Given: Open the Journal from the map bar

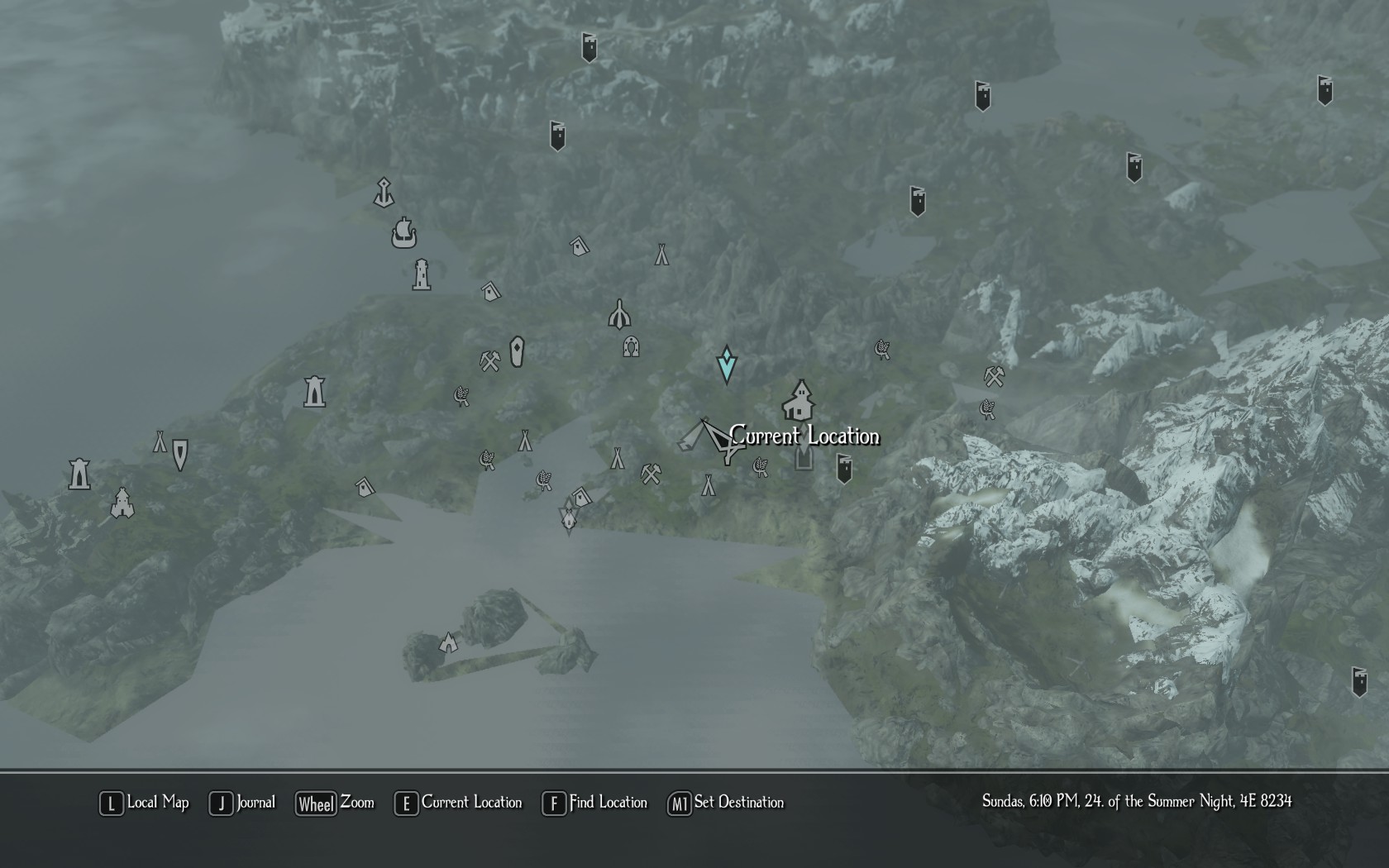Looking at the screenshot, I should pyautogui.click(x=242, y=803).
